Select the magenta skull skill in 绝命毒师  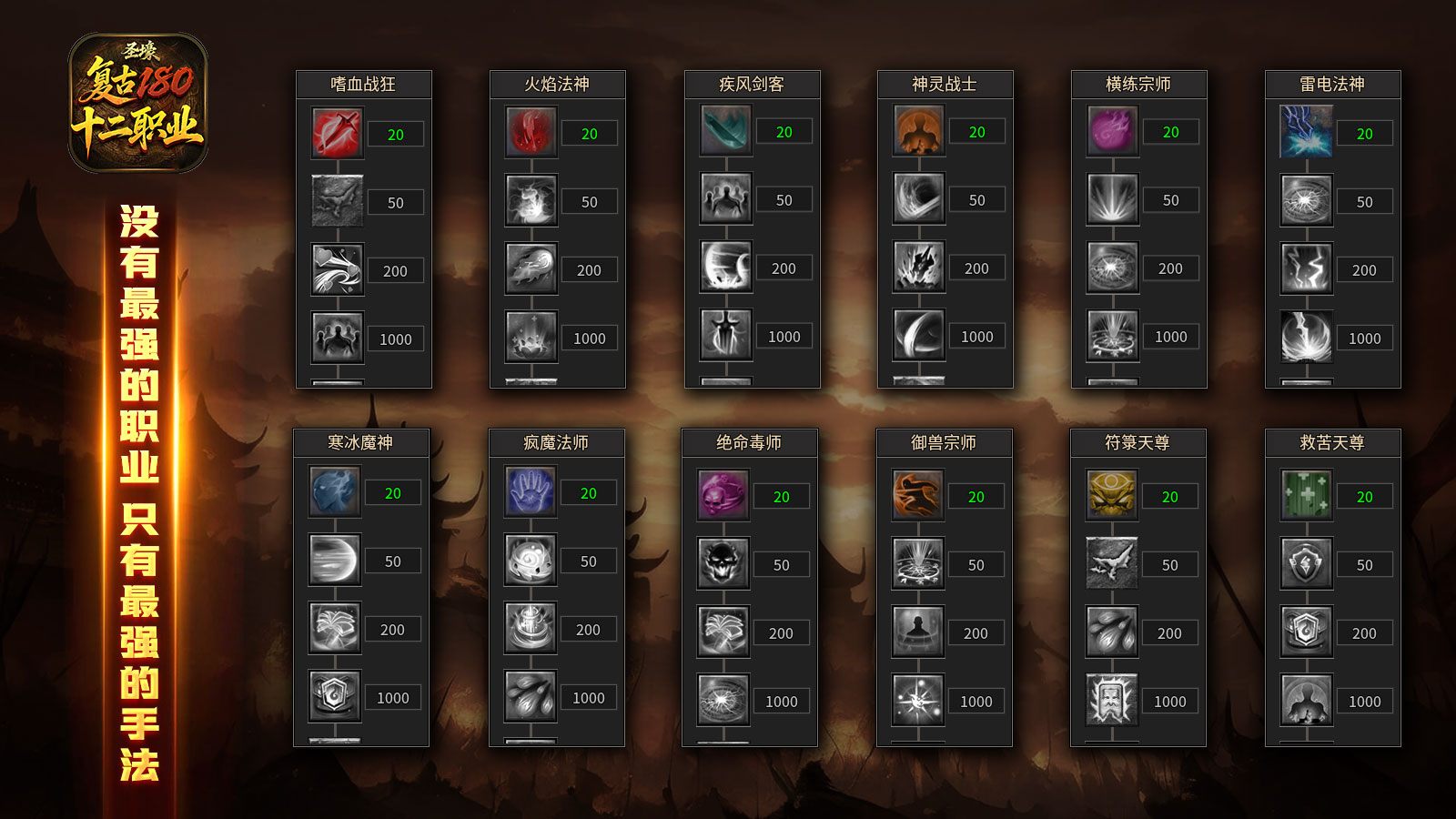[723, 496]
